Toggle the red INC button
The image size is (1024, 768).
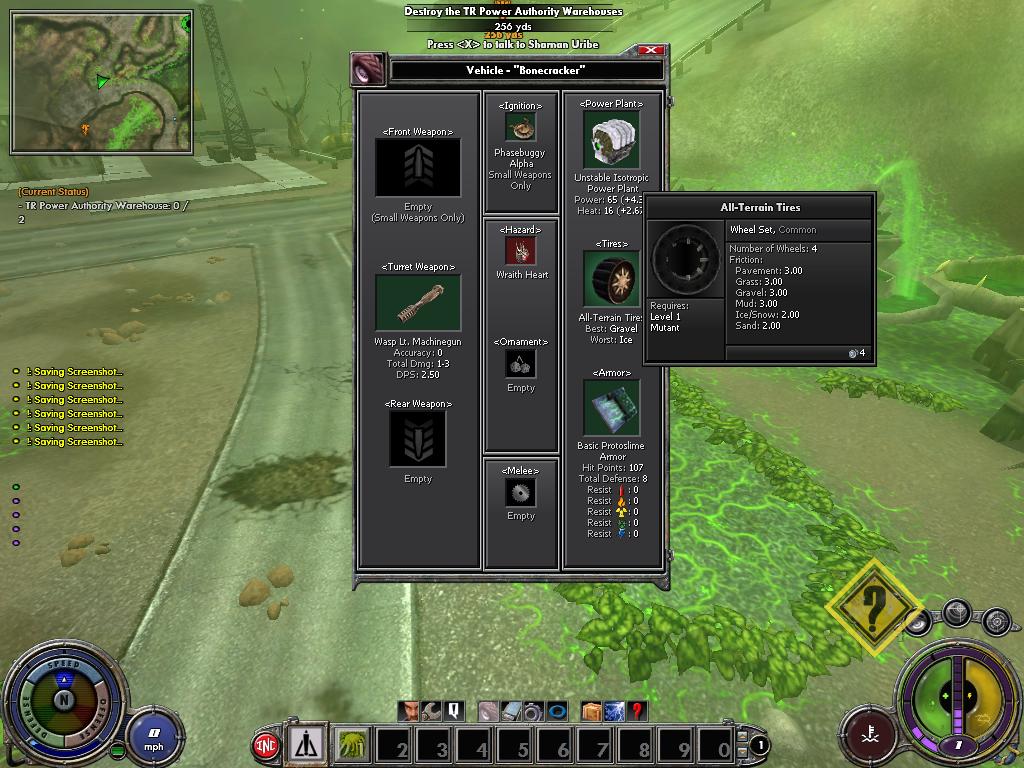point(266,745)
